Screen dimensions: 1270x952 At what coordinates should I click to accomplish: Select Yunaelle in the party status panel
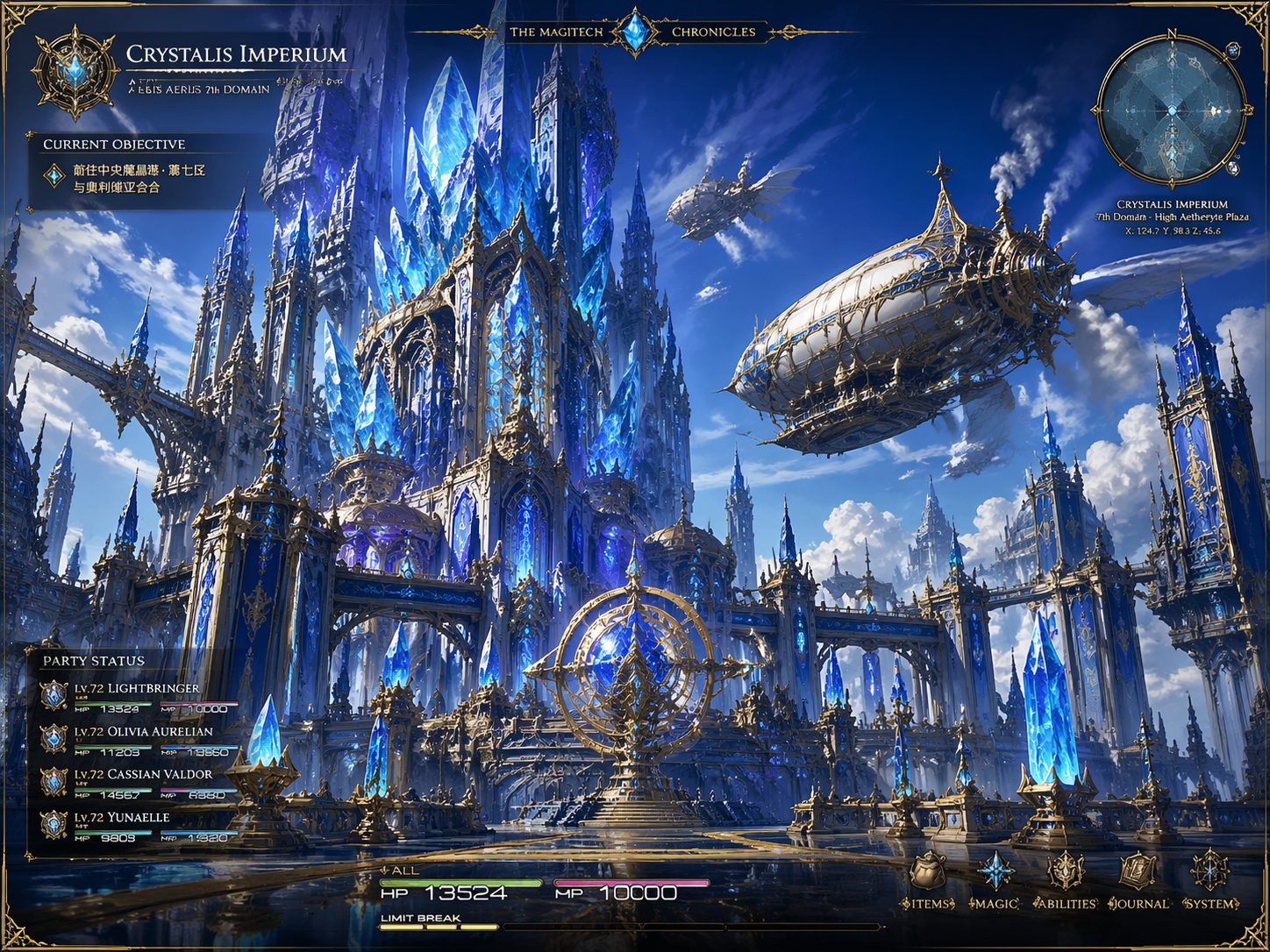coord(121,818)
